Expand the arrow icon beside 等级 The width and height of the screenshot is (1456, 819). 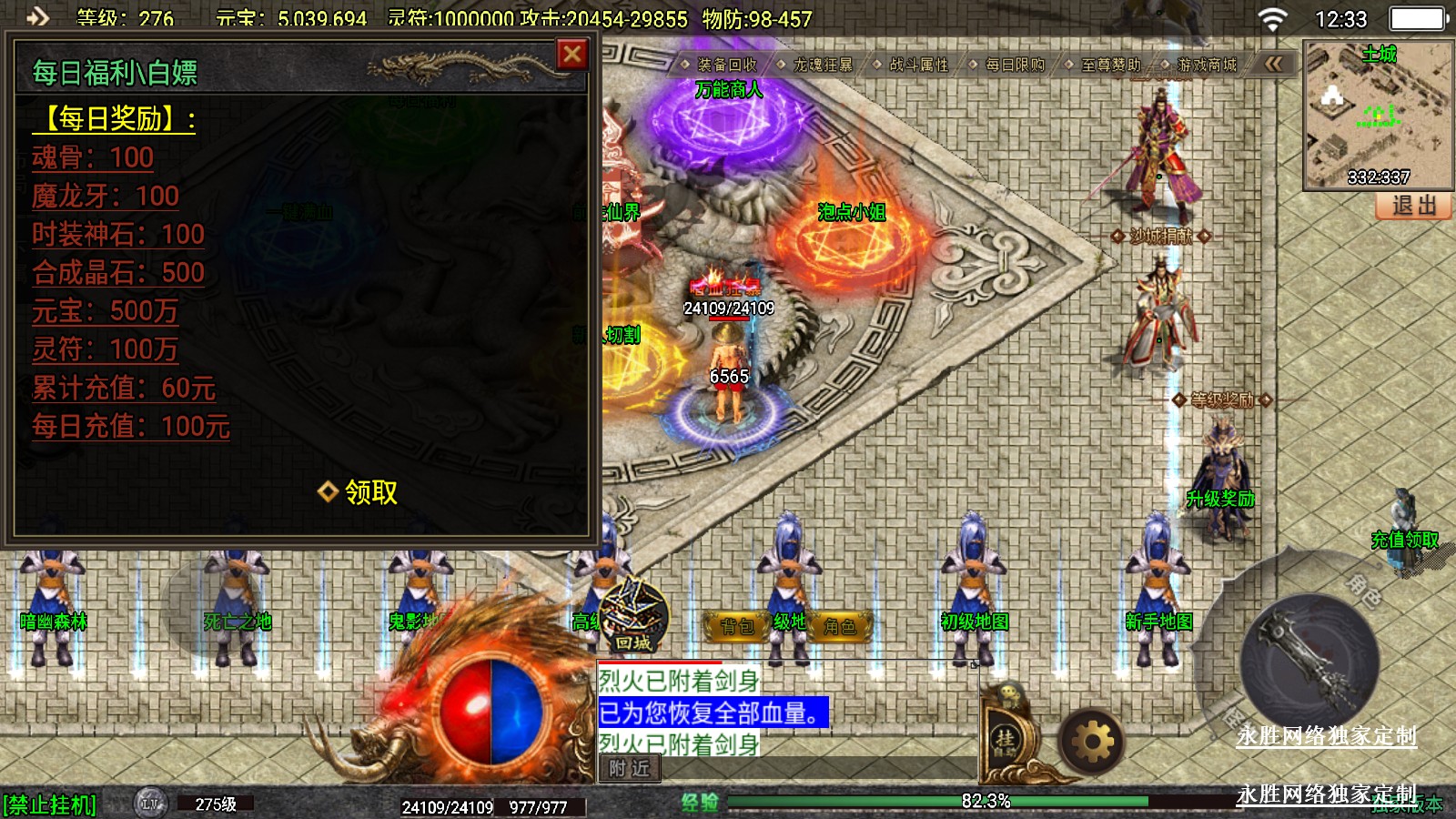[x=37, y=16]
